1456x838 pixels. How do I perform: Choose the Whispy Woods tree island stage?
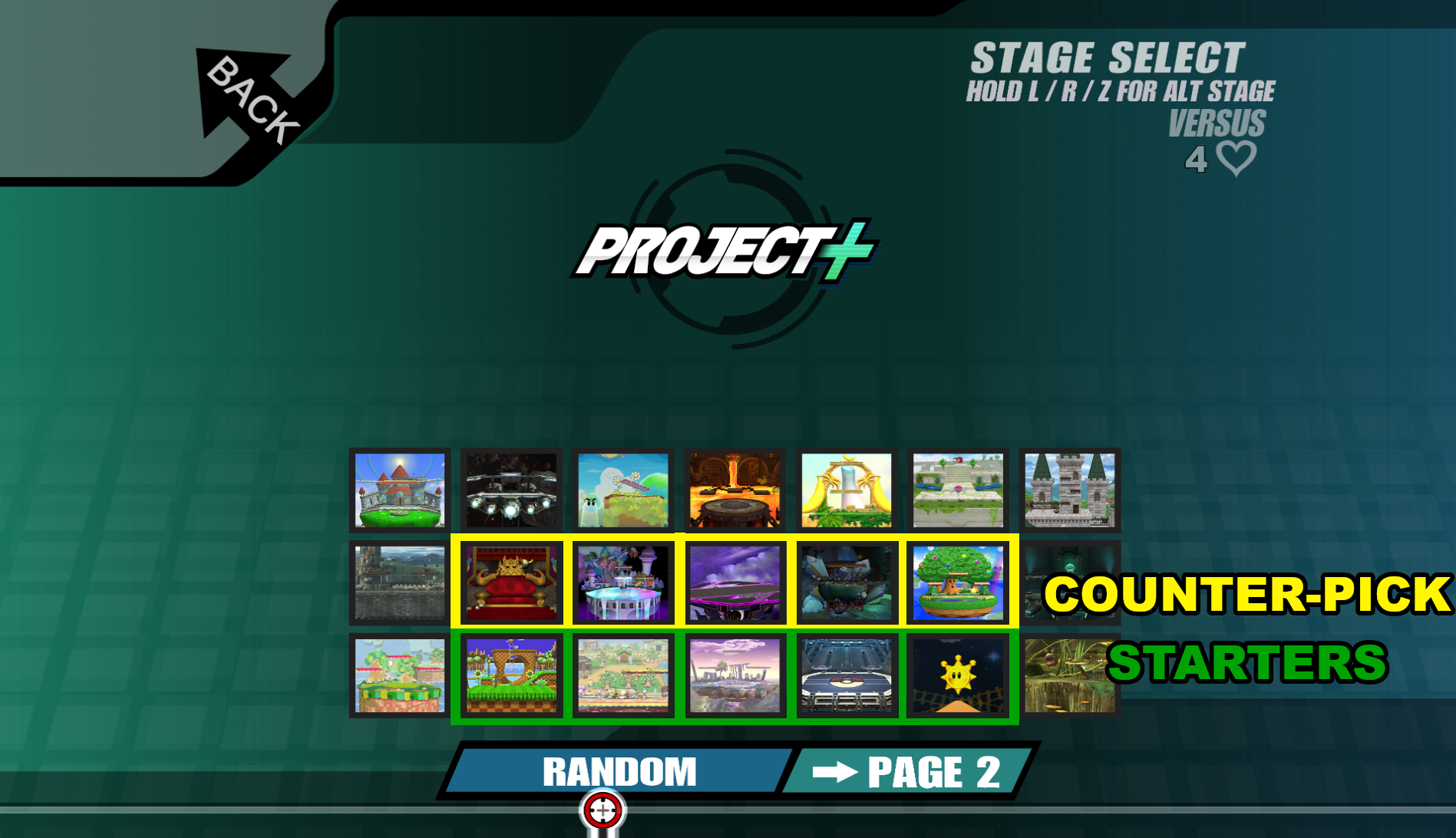(959, 582)
